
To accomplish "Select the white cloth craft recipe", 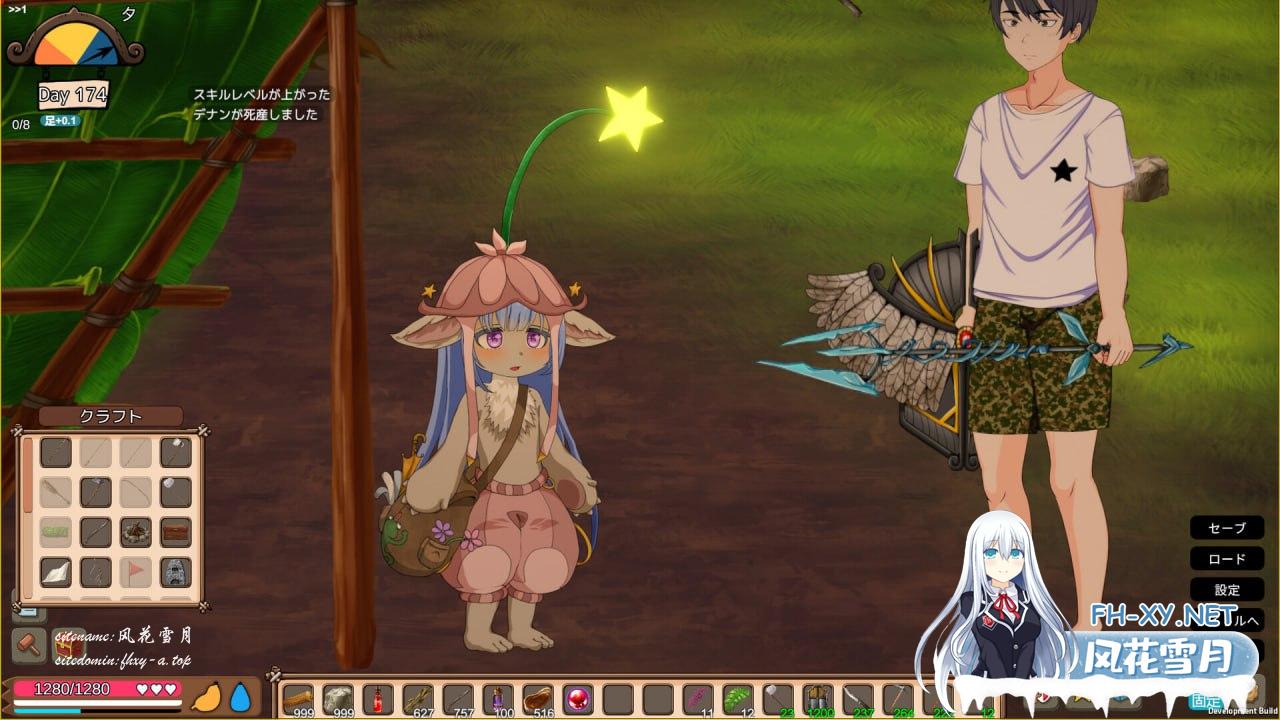I will coord(56,572).
